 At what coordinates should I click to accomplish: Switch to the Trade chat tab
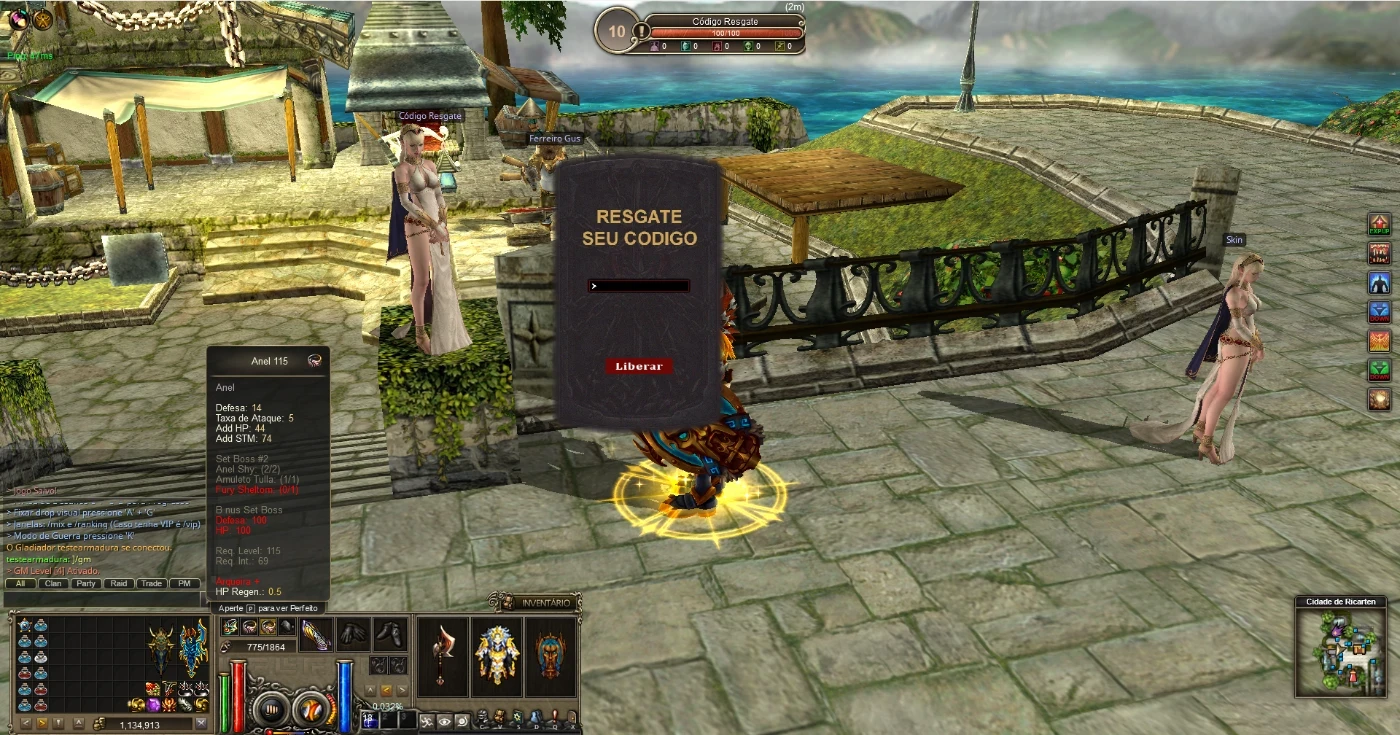coord(150,583)
